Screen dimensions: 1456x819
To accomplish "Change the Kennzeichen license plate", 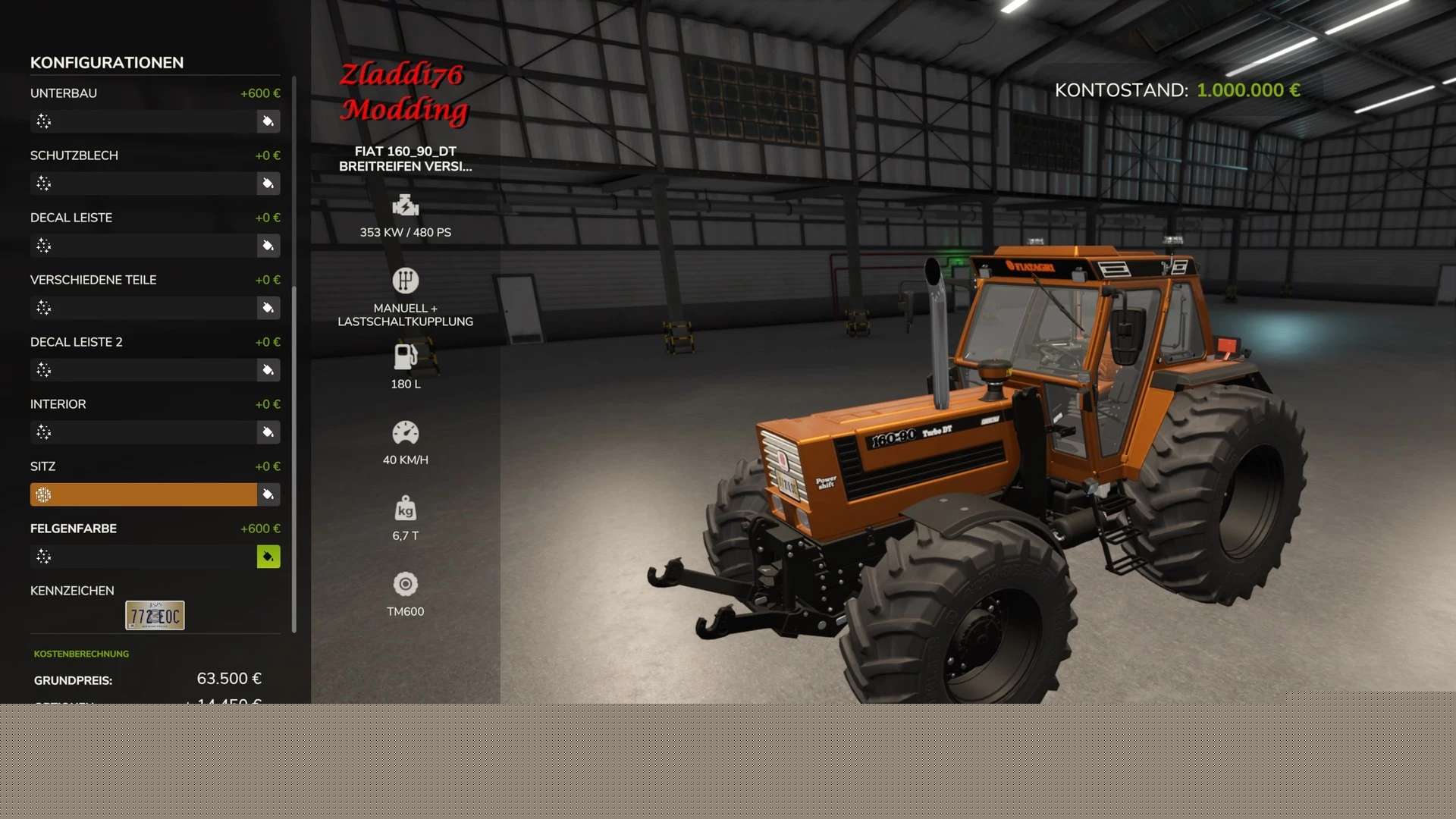I will (155, 616).
